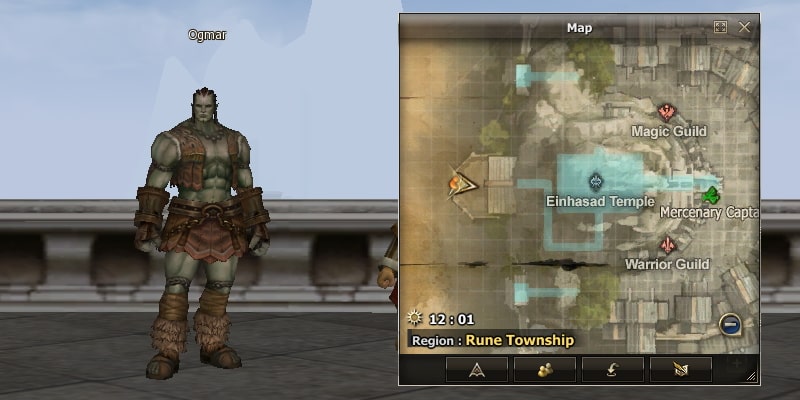Close the Map window
Viewport: 800px width, 400px height.
[x=744, y=28]
